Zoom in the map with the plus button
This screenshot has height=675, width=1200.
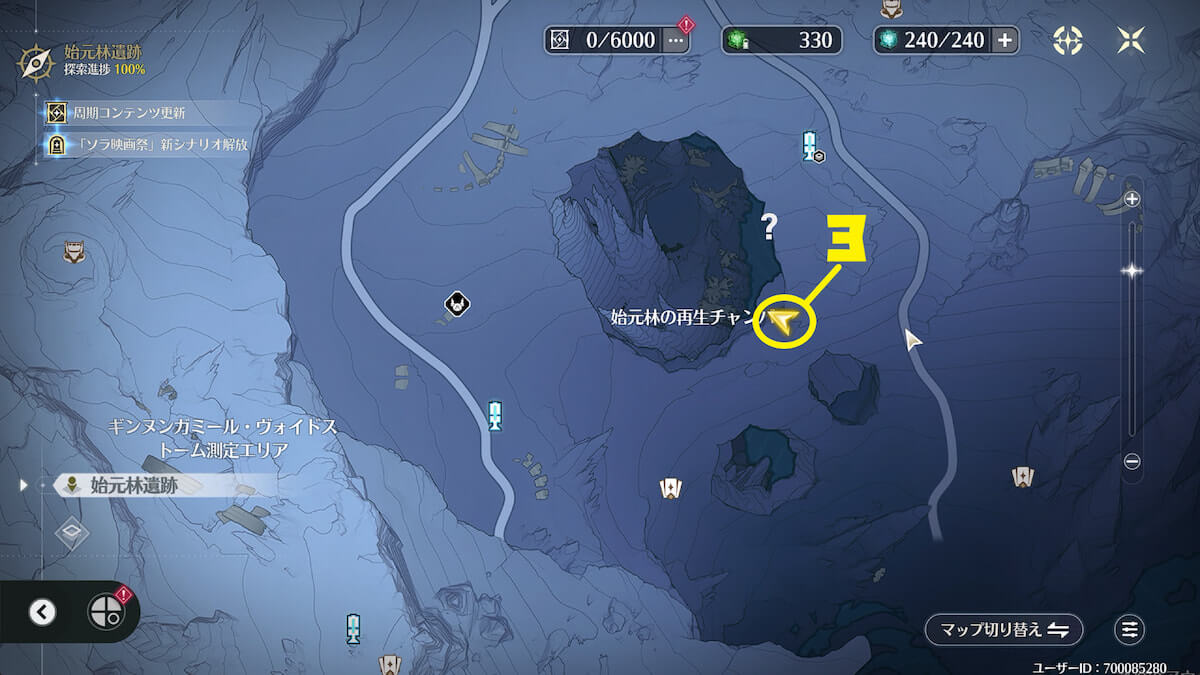point(1132,199)
